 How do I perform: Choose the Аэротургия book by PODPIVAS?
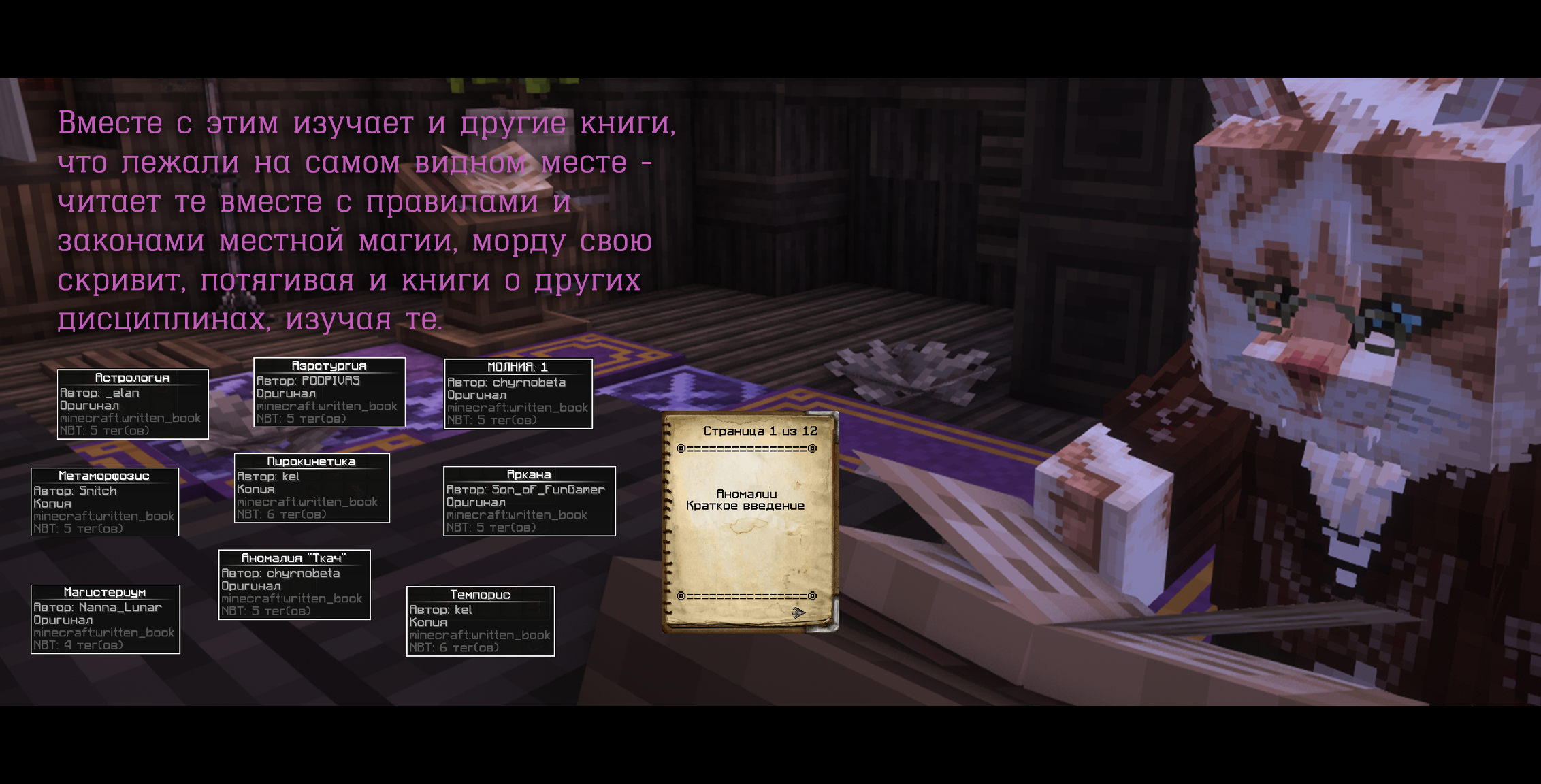click(x=329, y=393)
